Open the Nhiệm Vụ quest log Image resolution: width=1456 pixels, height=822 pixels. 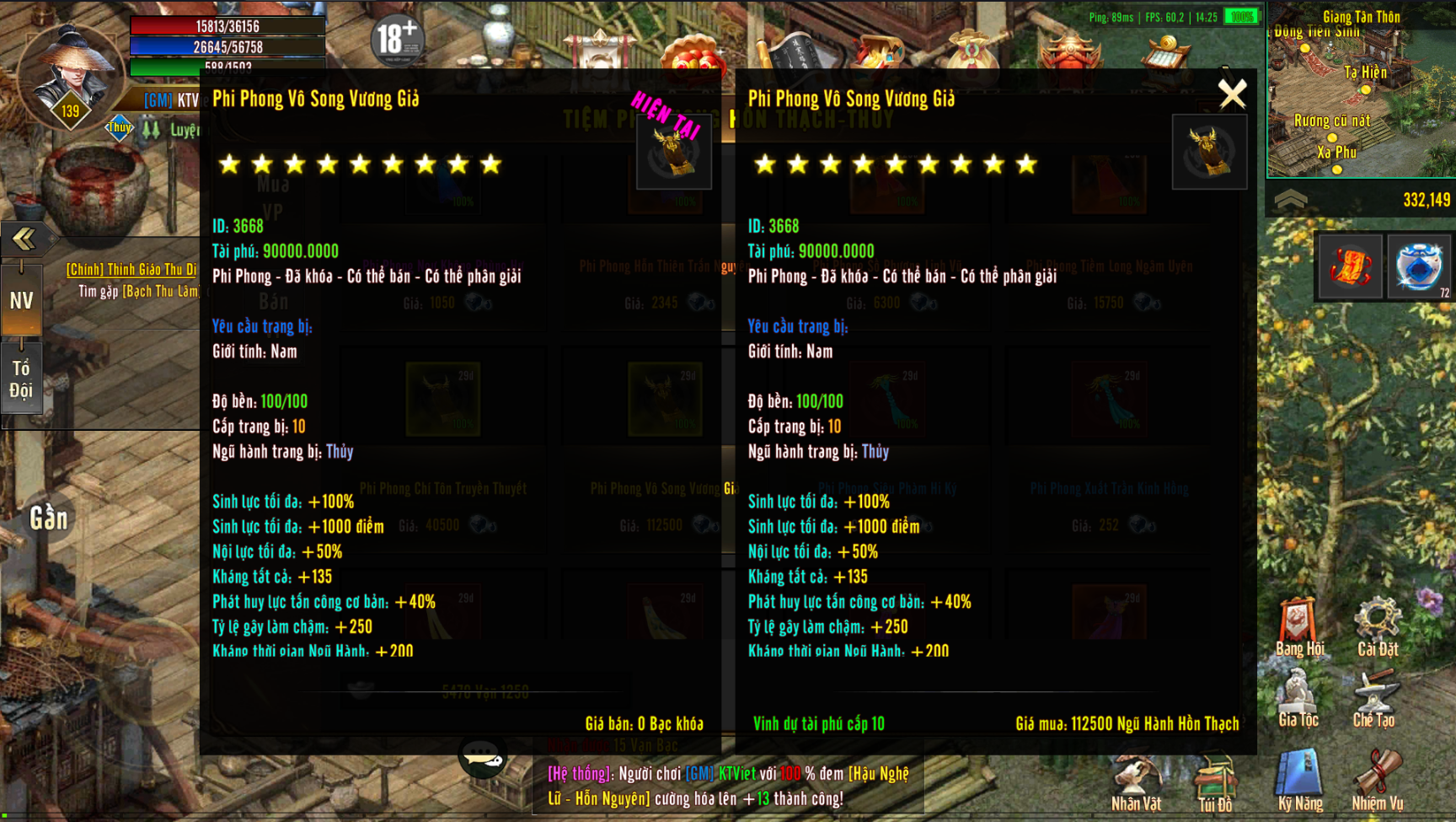click(1378, 781)
